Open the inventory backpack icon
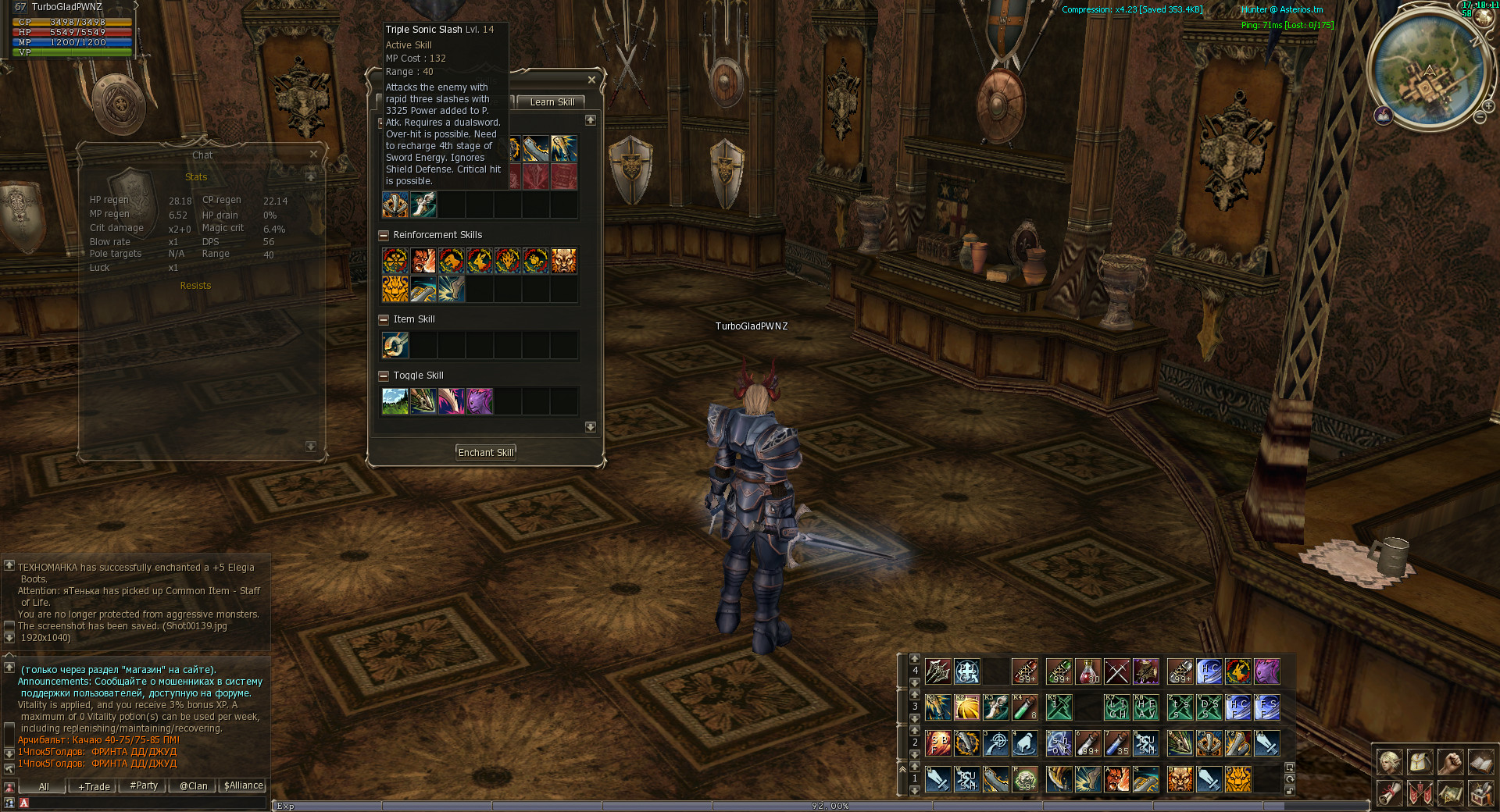The width and height of the screenshot is (1500, 812). pyautogui.click(x=1420, y=762)
